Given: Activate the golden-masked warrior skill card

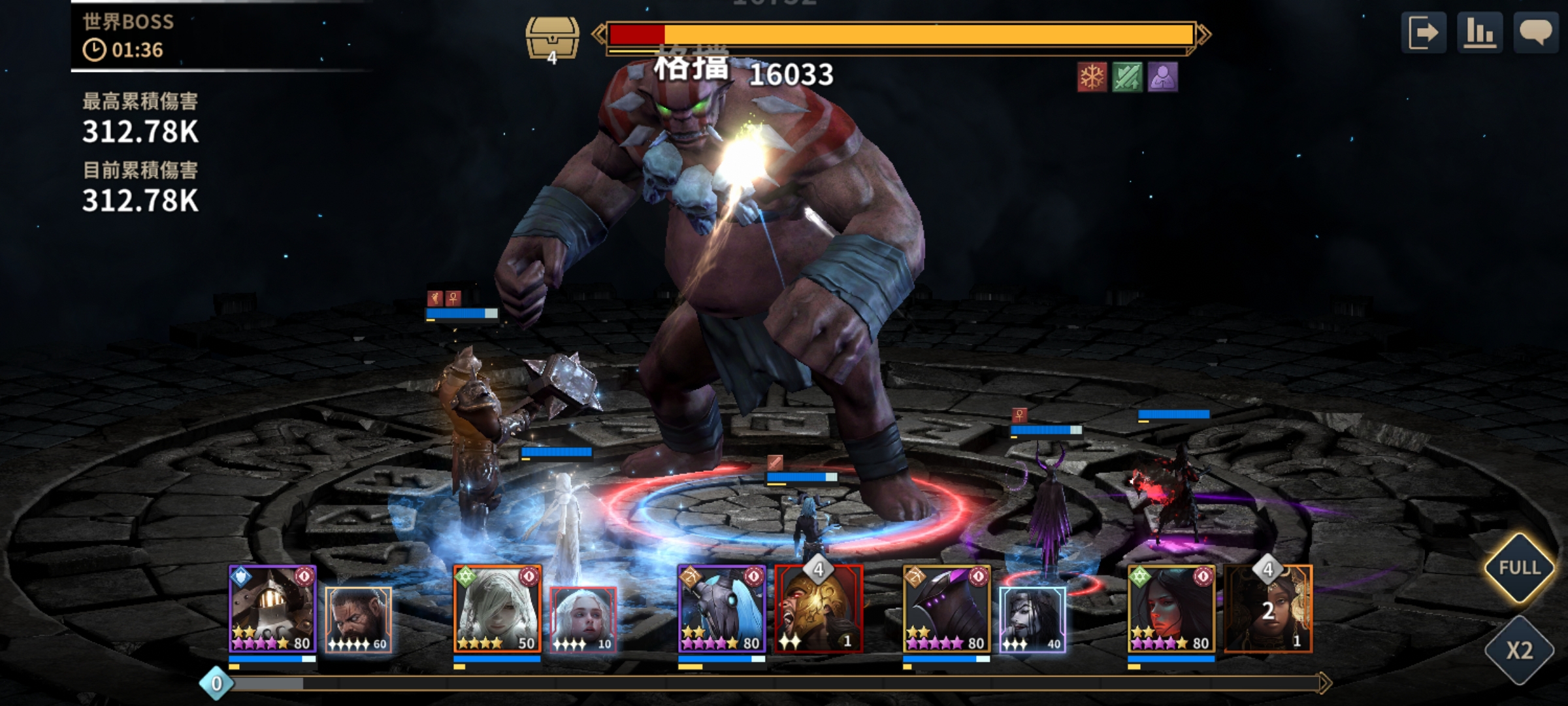Looking at the screenshot, I should coord(819,609).
